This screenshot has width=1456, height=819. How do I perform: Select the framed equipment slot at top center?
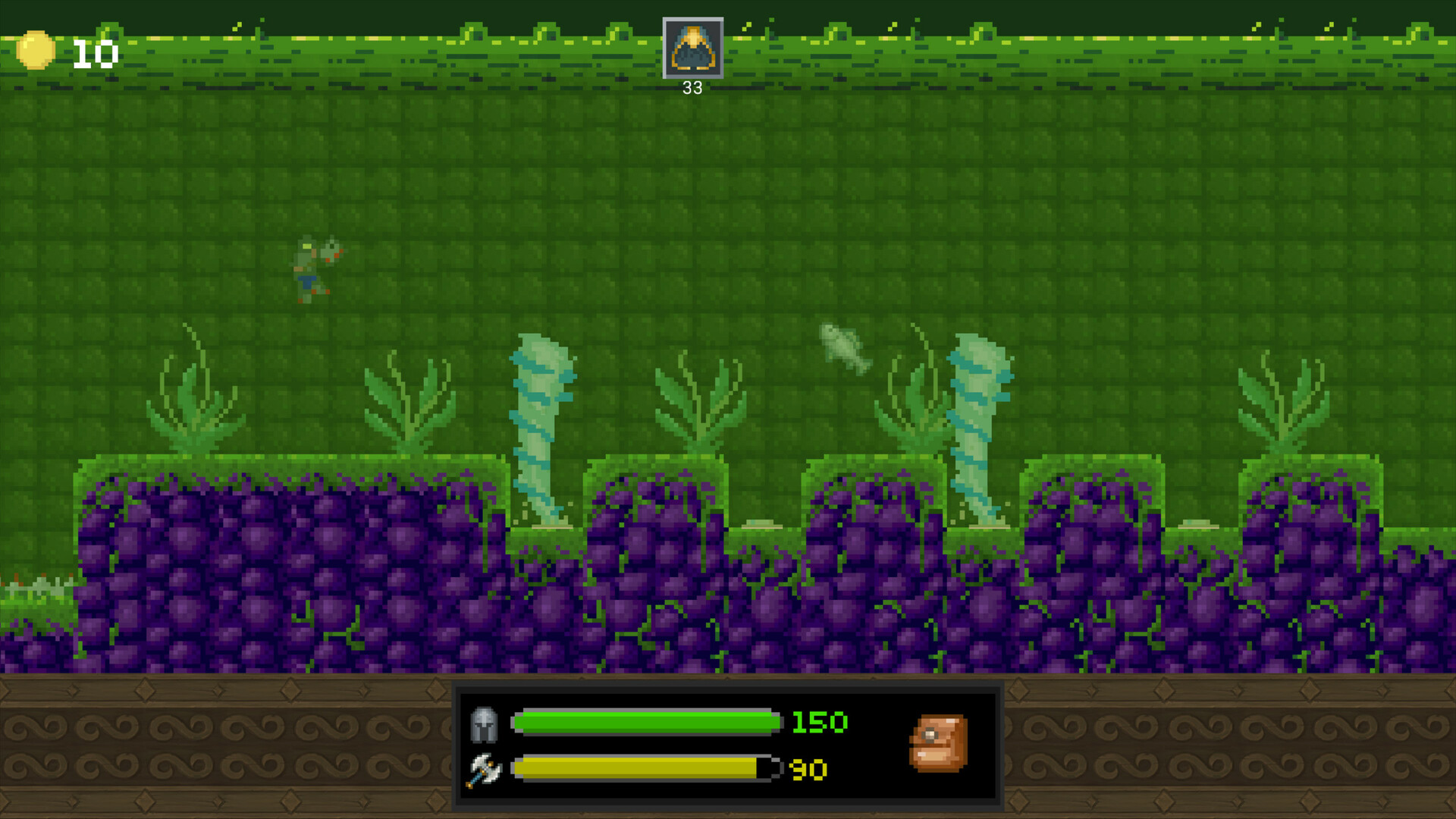tap(692, 49)
